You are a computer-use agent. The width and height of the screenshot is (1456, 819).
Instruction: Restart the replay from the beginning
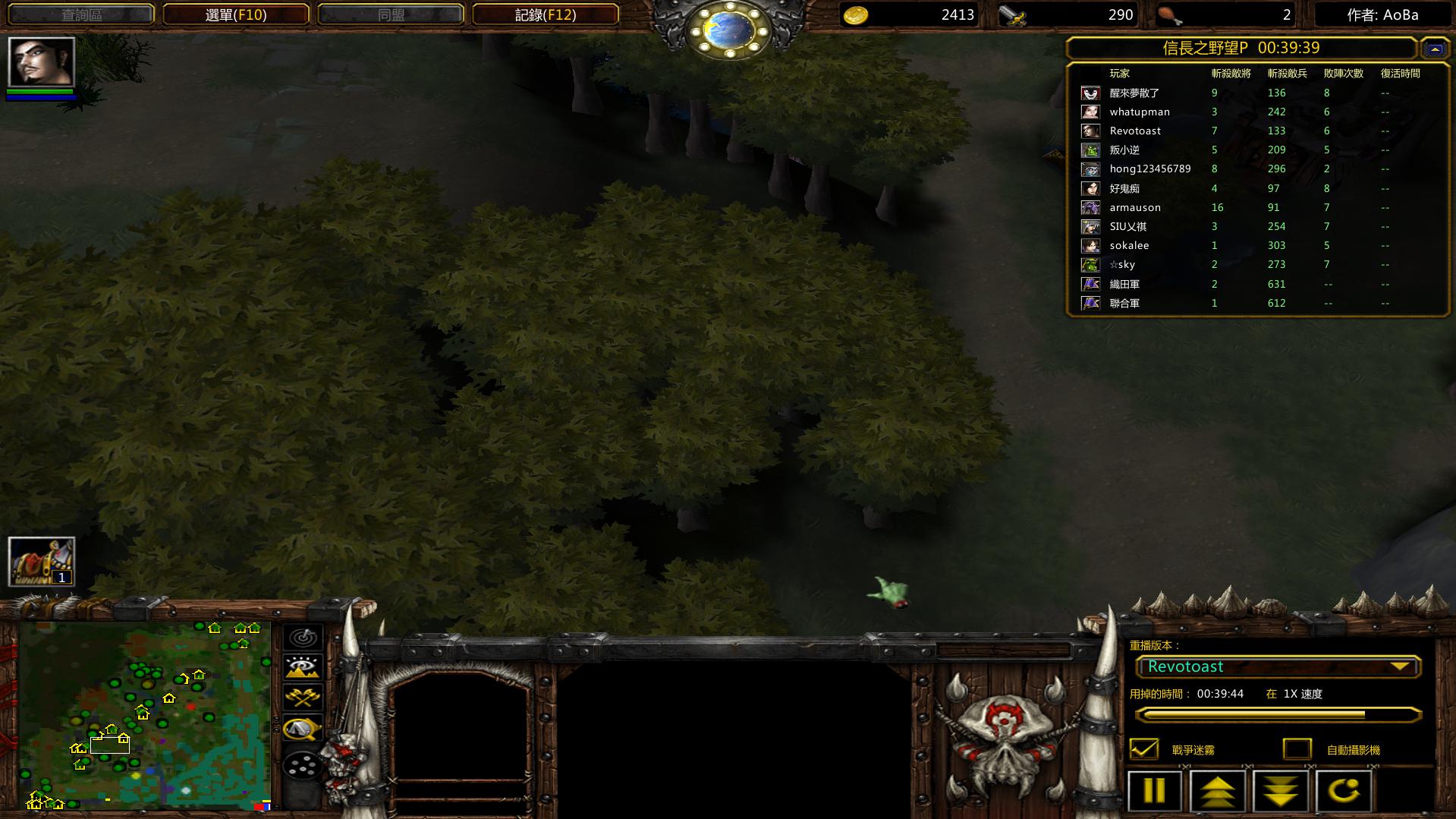click(1344, 791)
